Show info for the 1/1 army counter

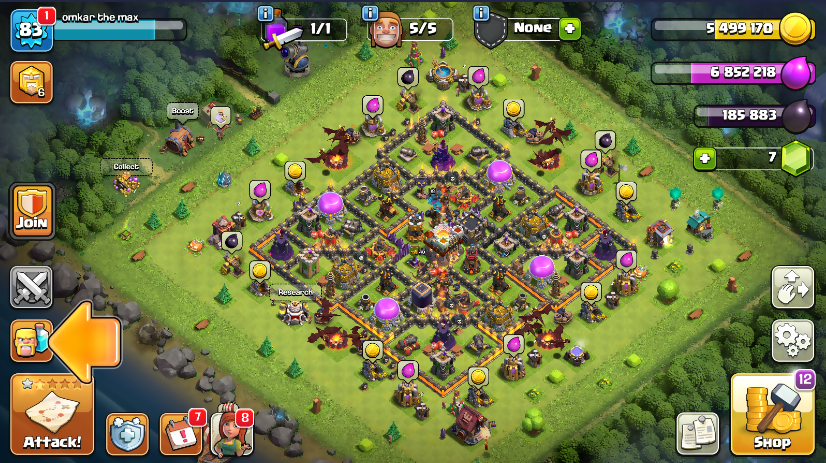[x=266, y=13]
